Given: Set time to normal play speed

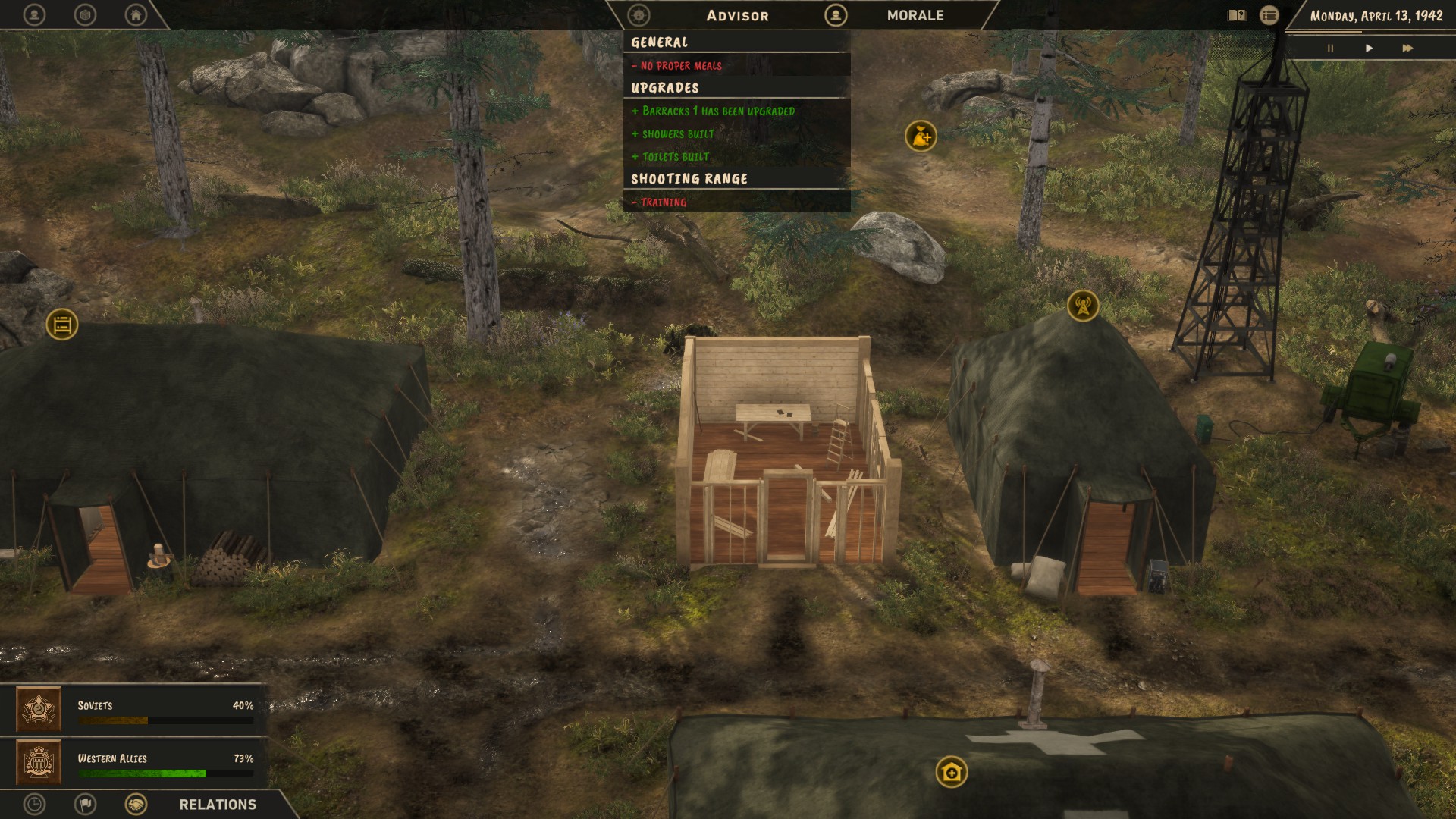Looking at the screenshot, I should (1369, 48).
